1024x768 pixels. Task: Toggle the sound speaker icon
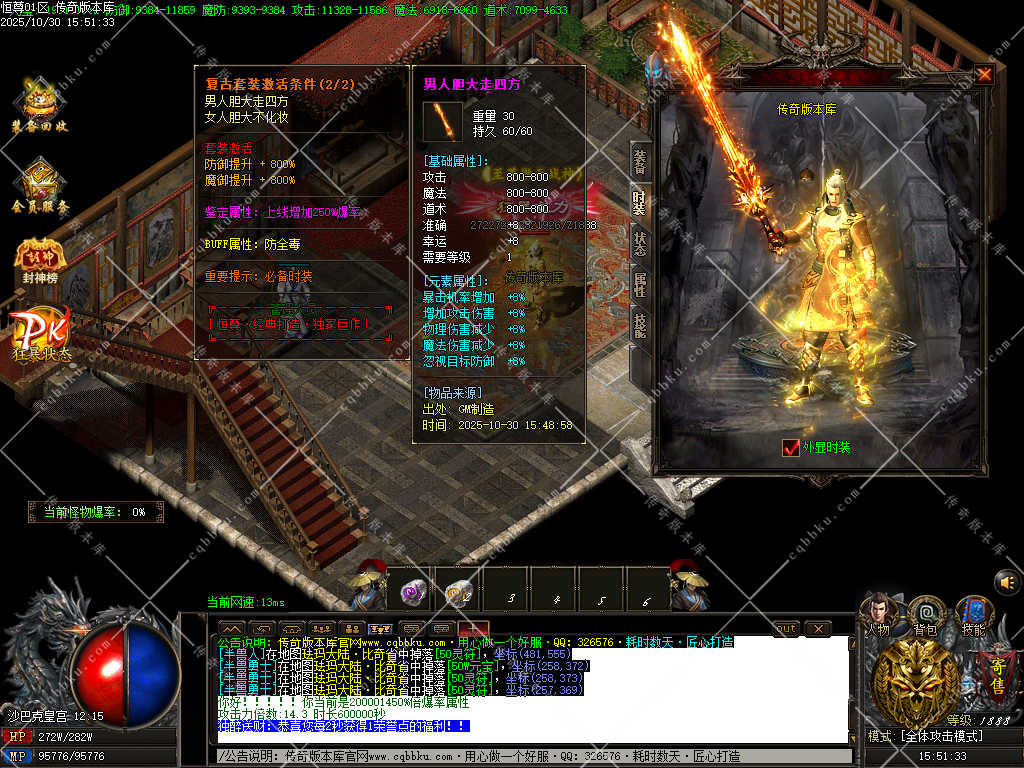pos(1006,581)
